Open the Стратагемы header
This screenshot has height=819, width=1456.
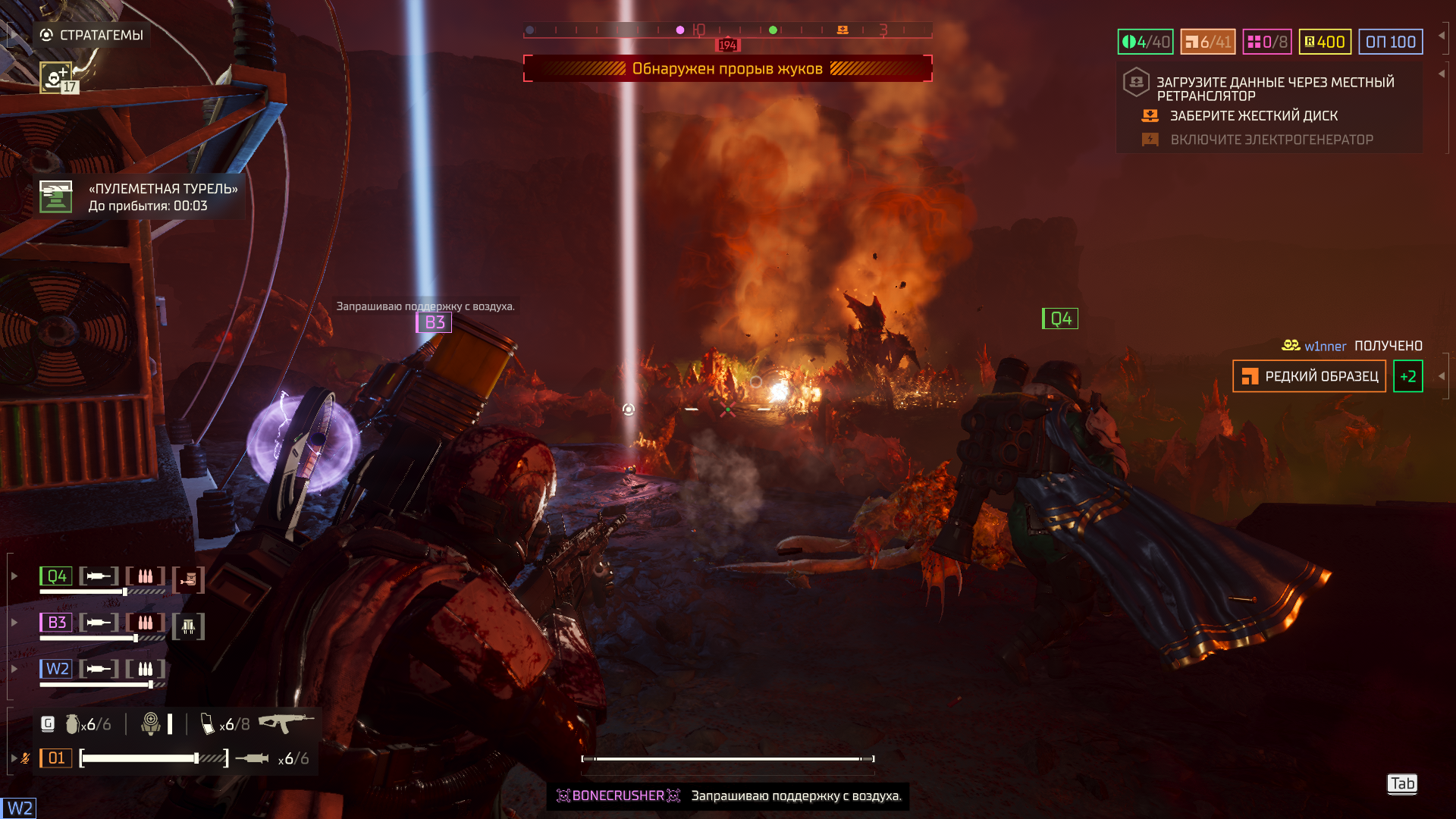92,35
